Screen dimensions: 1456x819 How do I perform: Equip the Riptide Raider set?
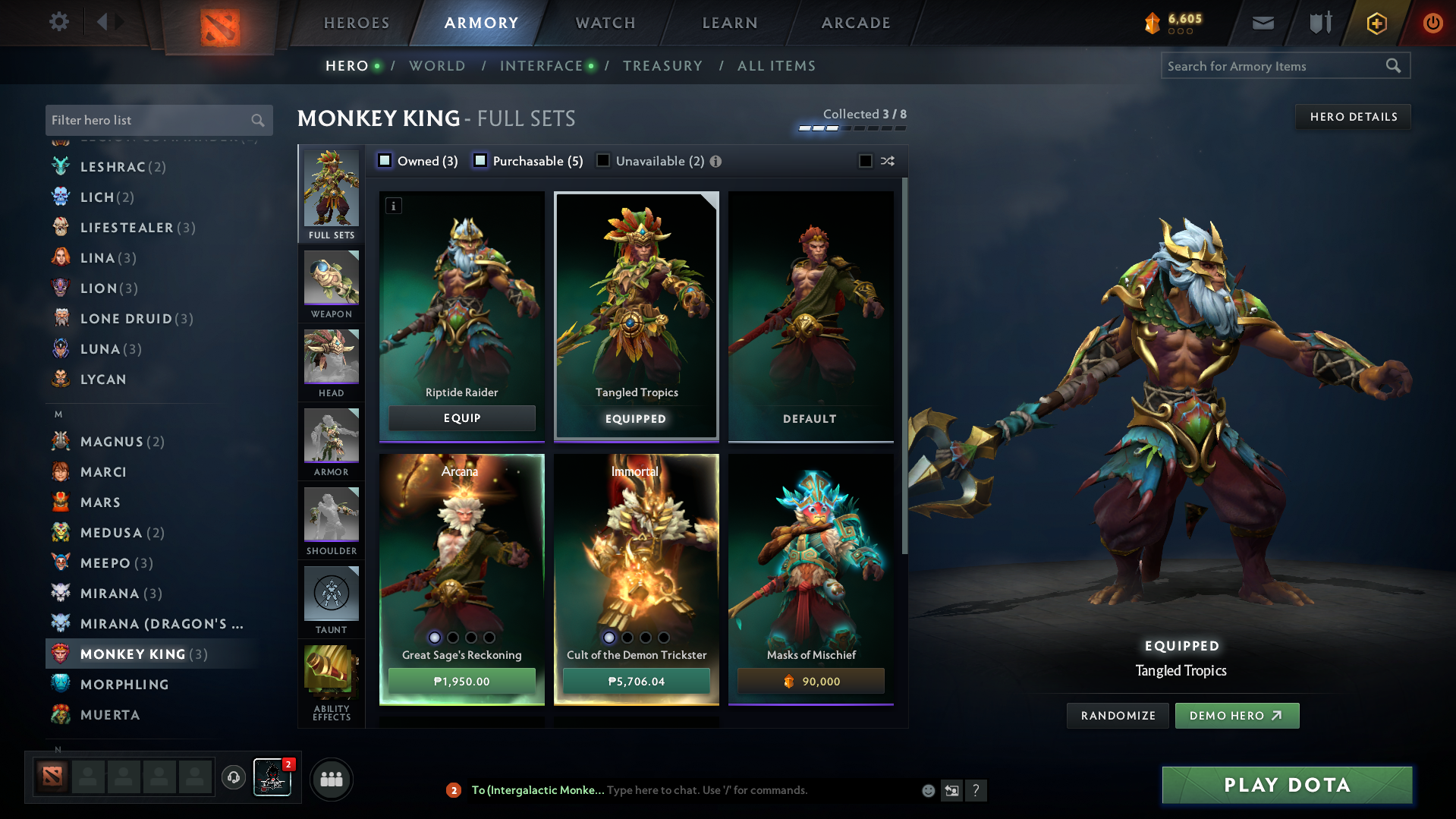[x=461, y=418]
